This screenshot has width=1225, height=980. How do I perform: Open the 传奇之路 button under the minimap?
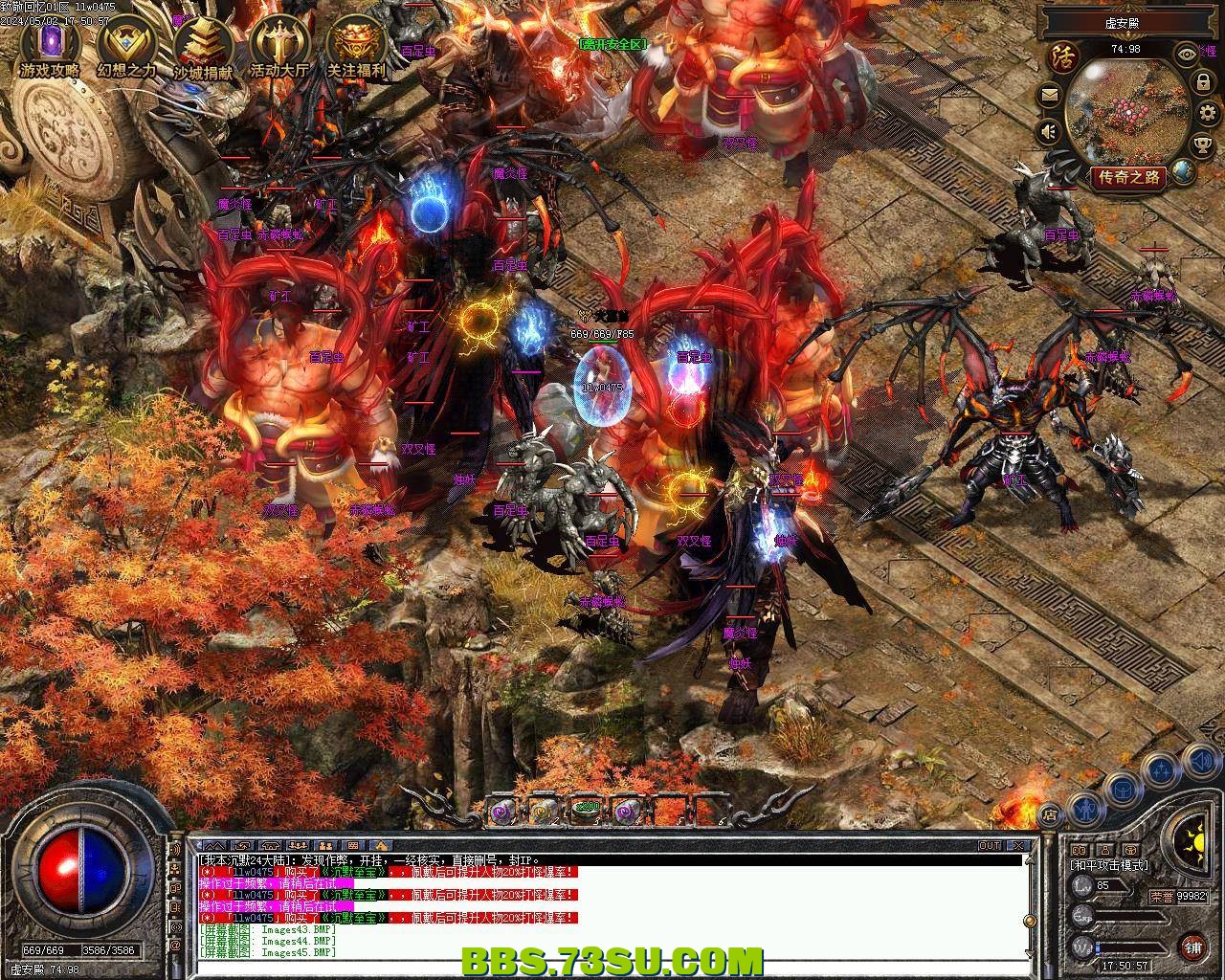click(x=1129, y=177)
